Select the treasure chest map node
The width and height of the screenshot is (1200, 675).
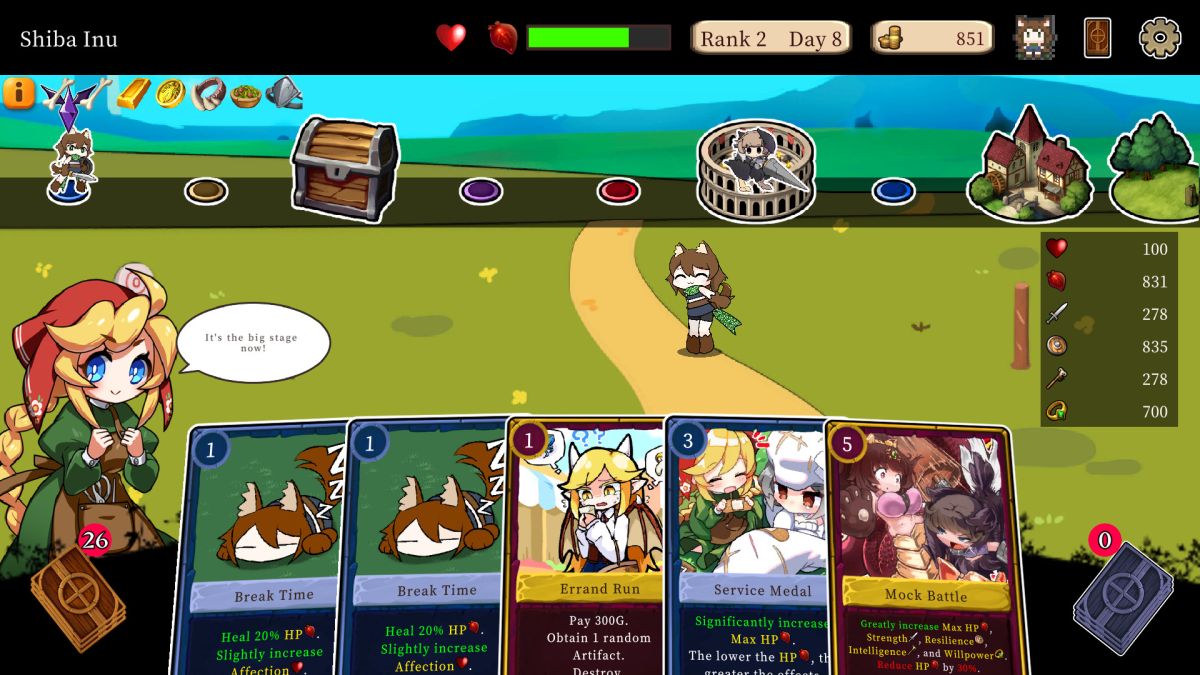click(x=344, y=167)
